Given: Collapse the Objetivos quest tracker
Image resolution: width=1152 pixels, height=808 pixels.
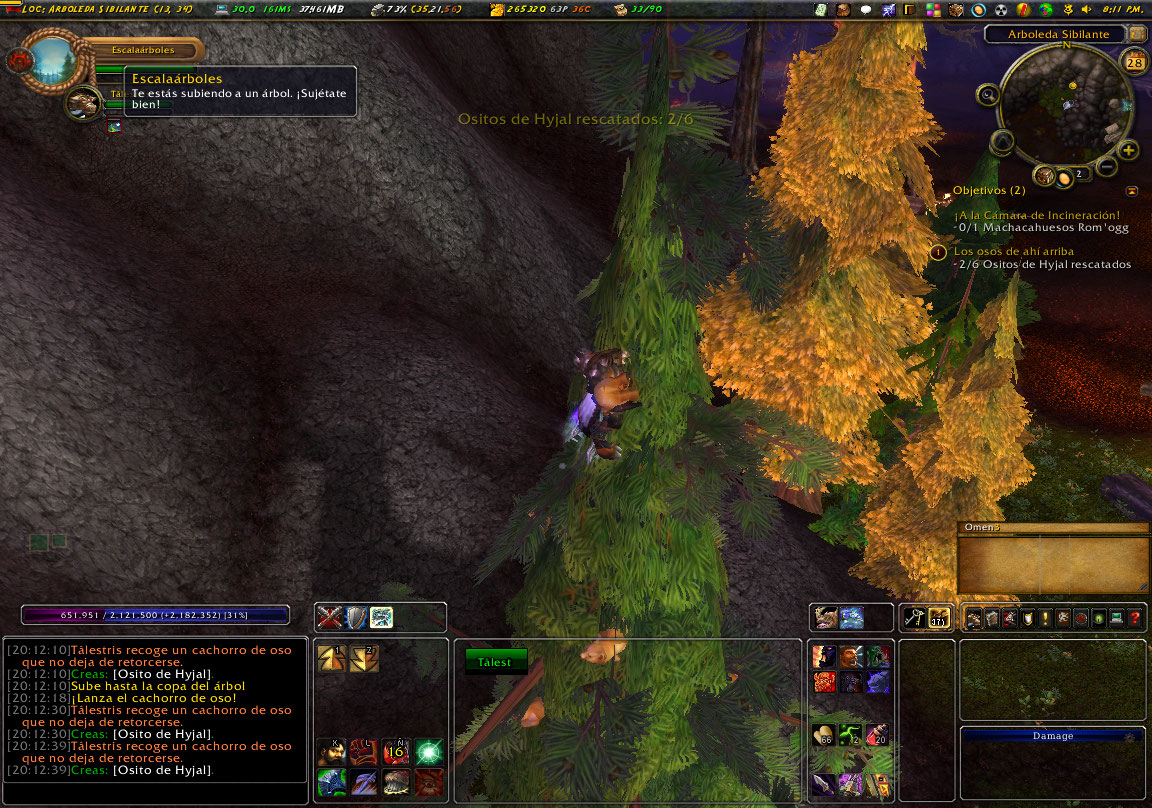Looking at the screenshot, I should pyautogui.click(x=1131, y=190).
